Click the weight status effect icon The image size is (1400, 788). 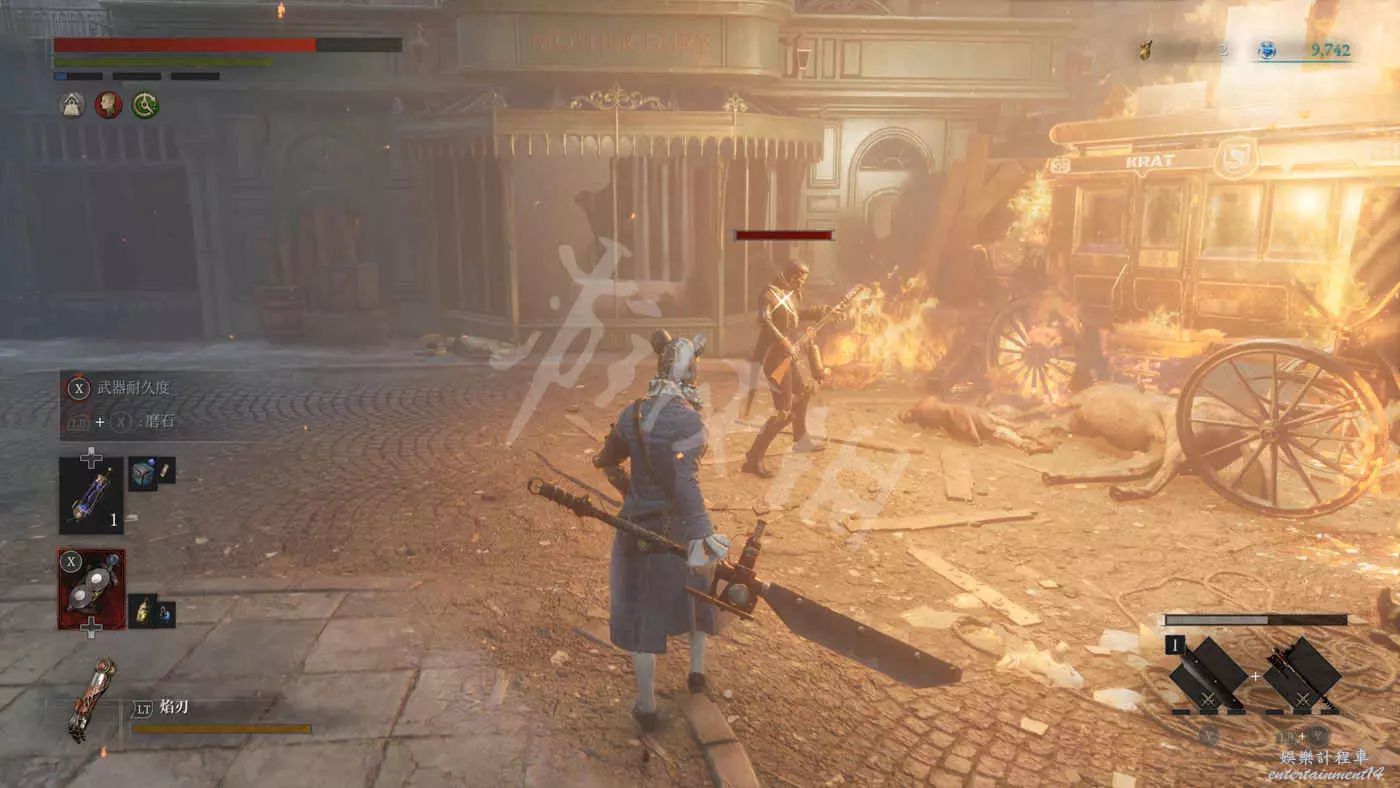click(x=71, y=104)
